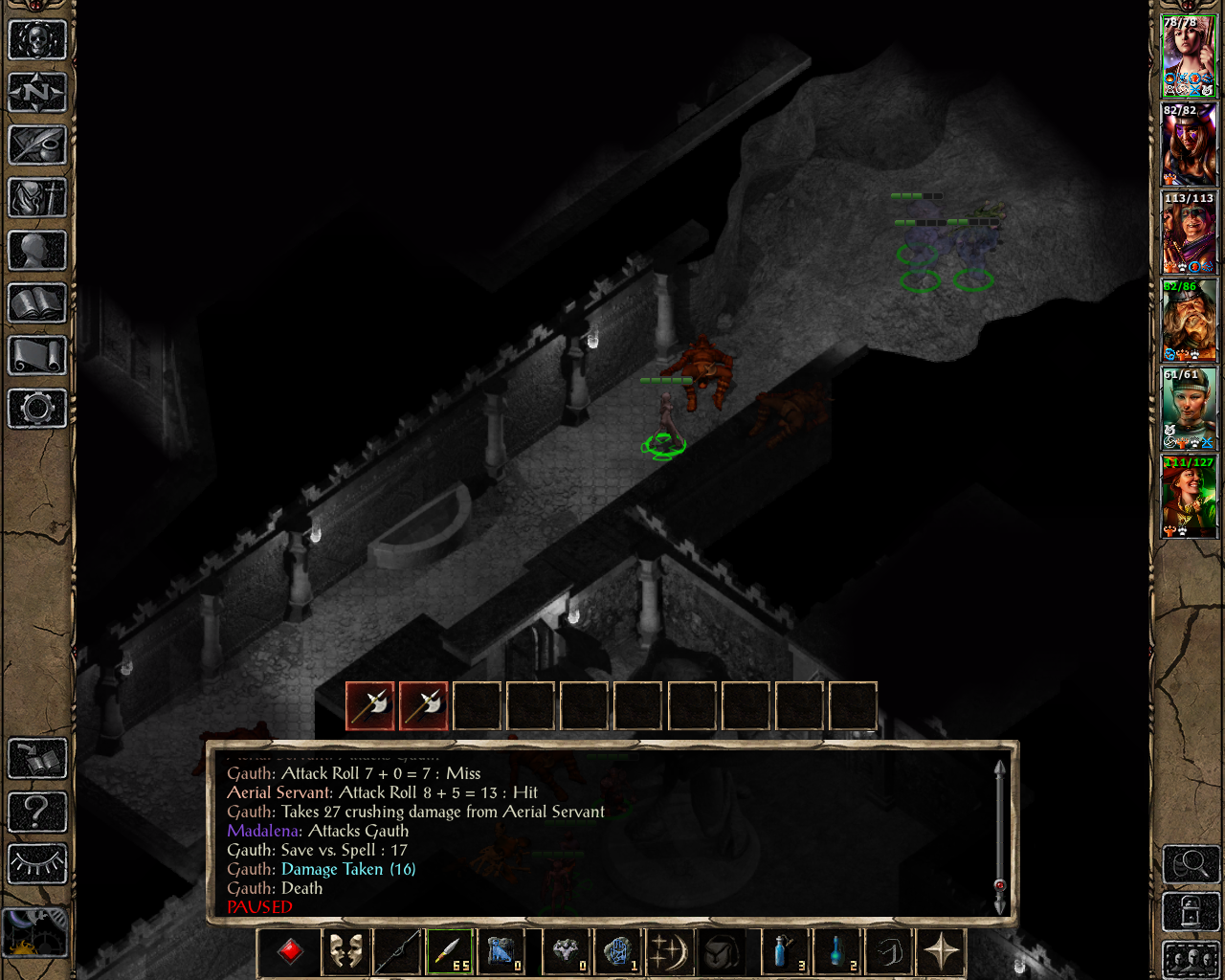The image size is (1225, 980).
Task: Click the quick save book button
Action: pyautogui.click(x=37, y=759)
